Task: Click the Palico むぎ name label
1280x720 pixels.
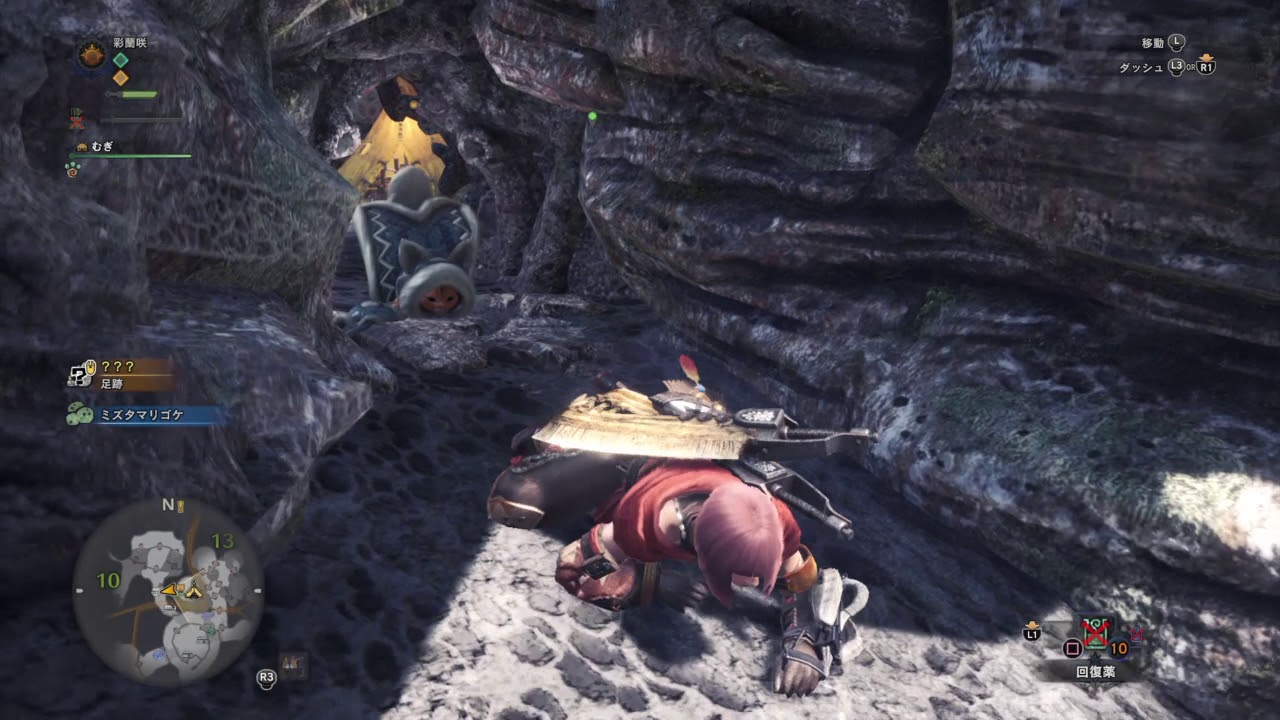Action: (x=102, y=146)
